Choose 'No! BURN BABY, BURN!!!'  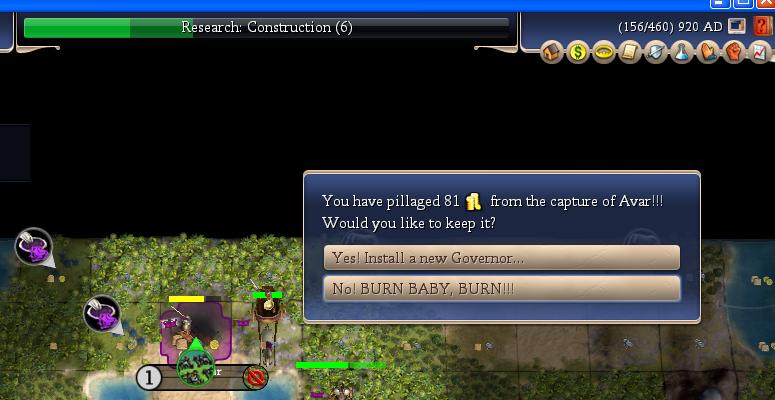tap(501, 289)
